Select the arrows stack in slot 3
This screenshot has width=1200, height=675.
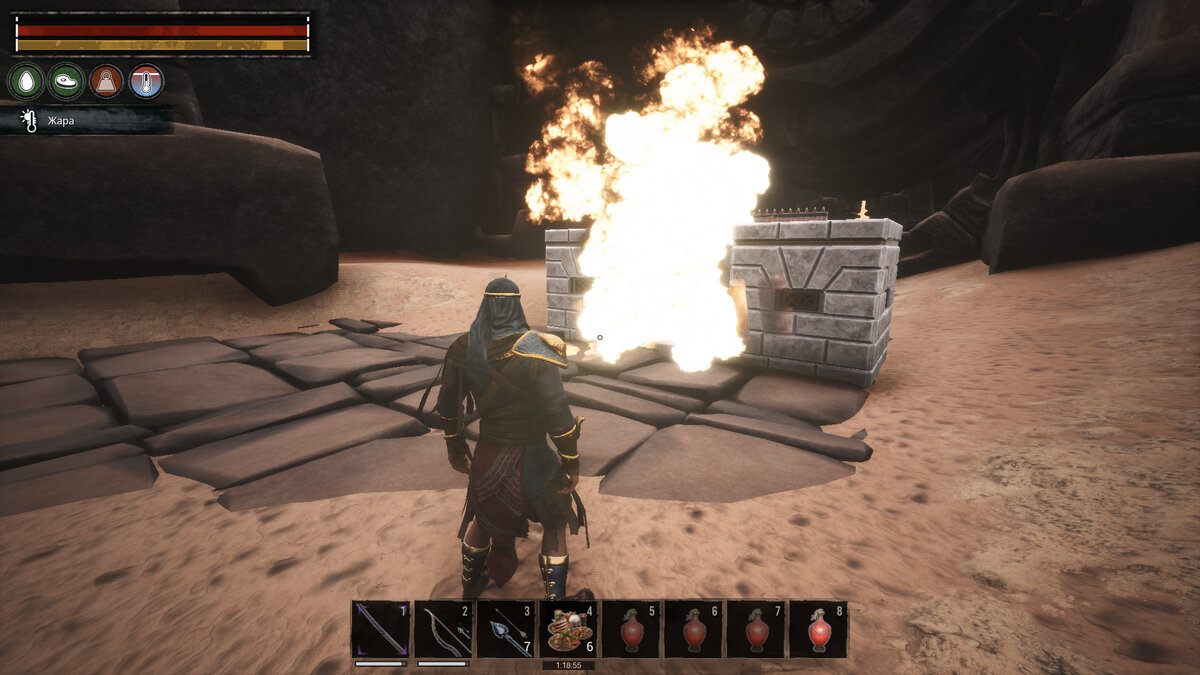click(506, 629)
